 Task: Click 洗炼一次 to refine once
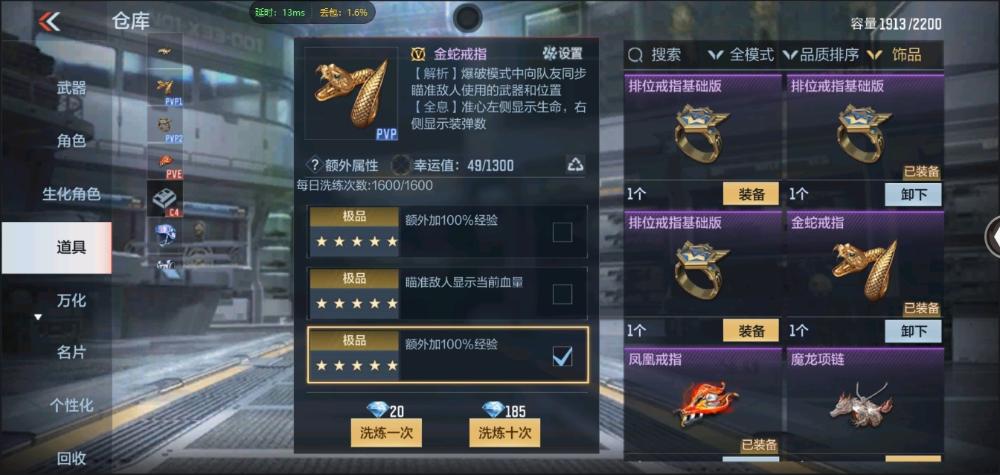(x=386, y=432)
